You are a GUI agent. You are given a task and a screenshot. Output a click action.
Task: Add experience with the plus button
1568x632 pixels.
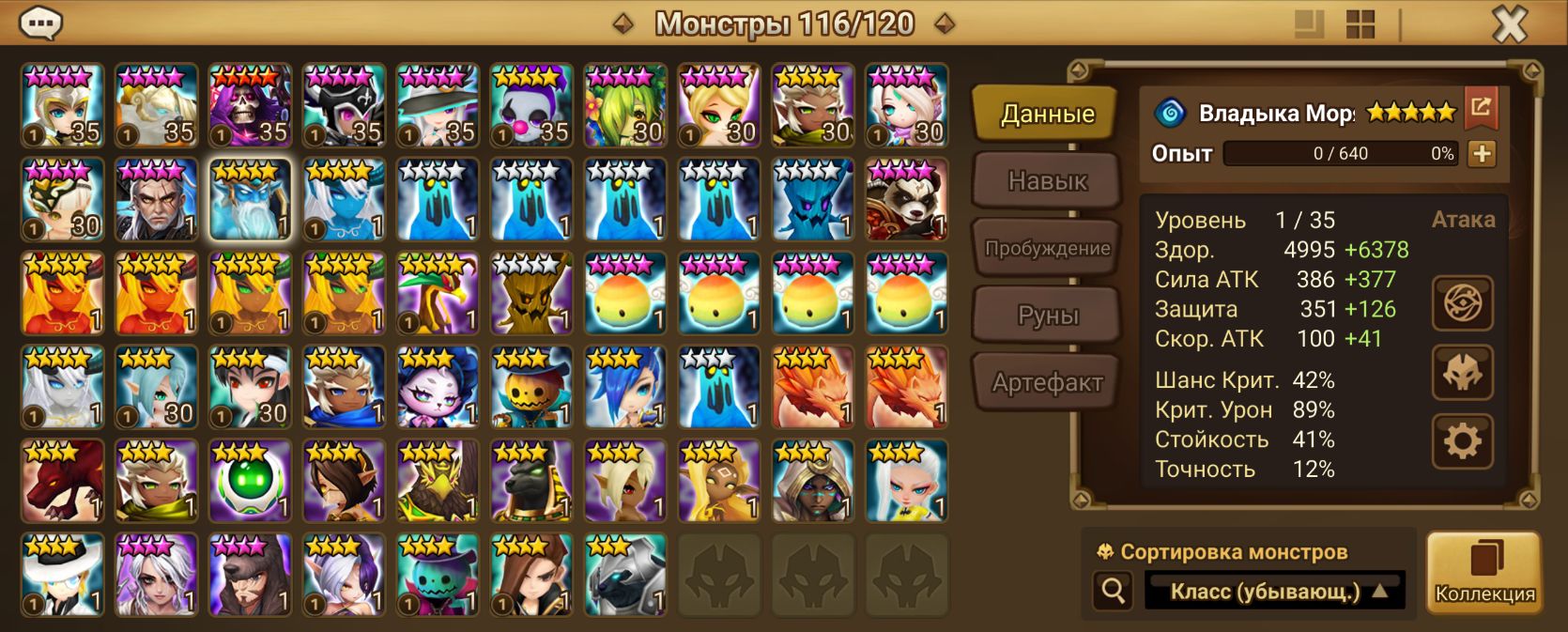(1482, 154)
